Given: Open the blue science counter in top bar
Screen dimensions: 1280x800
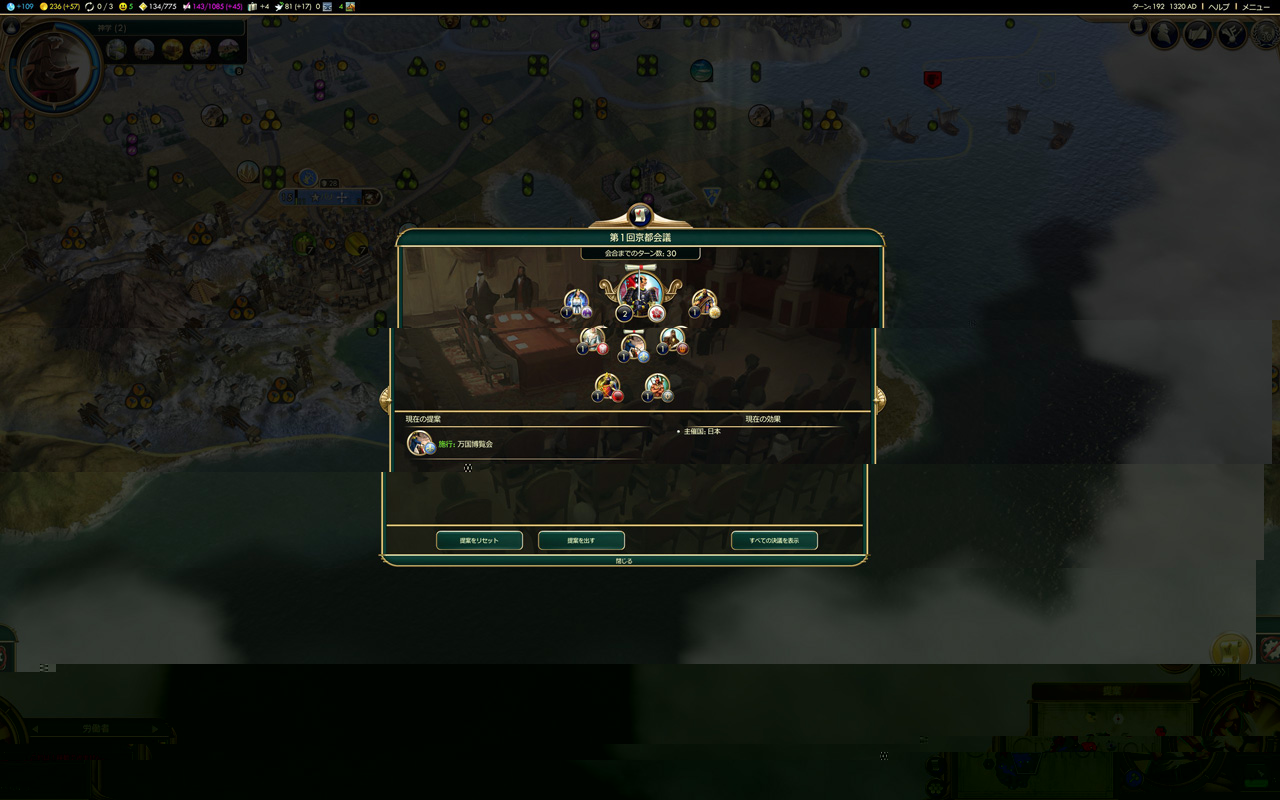Looking at the screenshot, I should pos(20,7).
